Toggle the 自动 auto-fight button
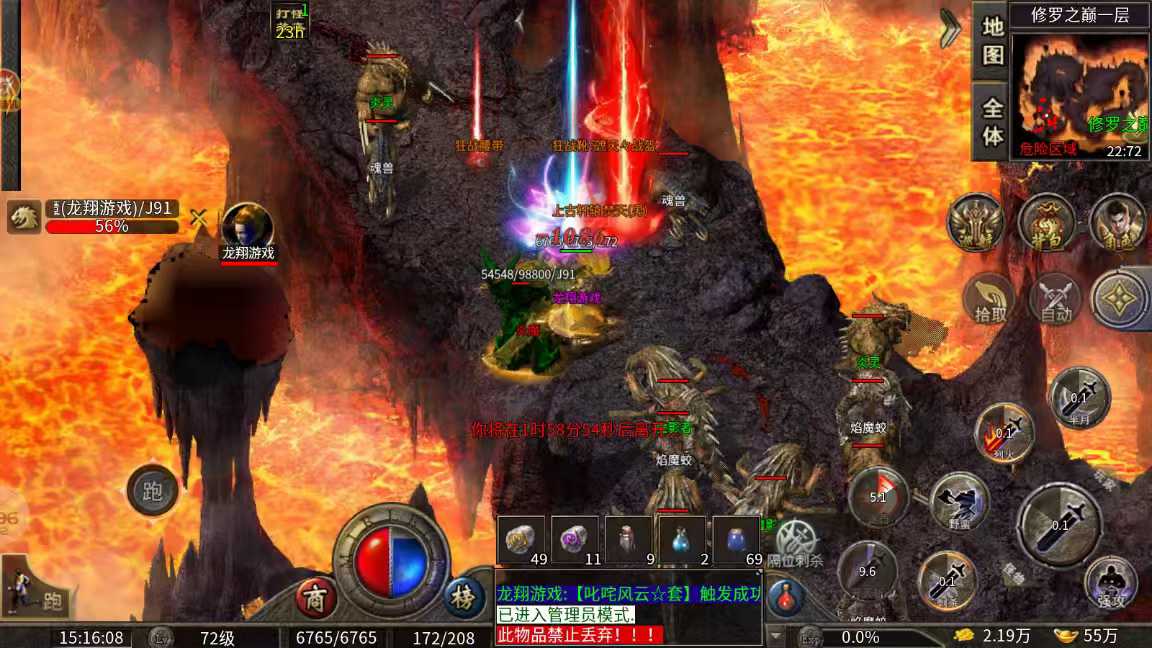This screenshot has height=648, width=1152. click(1056, 299)
